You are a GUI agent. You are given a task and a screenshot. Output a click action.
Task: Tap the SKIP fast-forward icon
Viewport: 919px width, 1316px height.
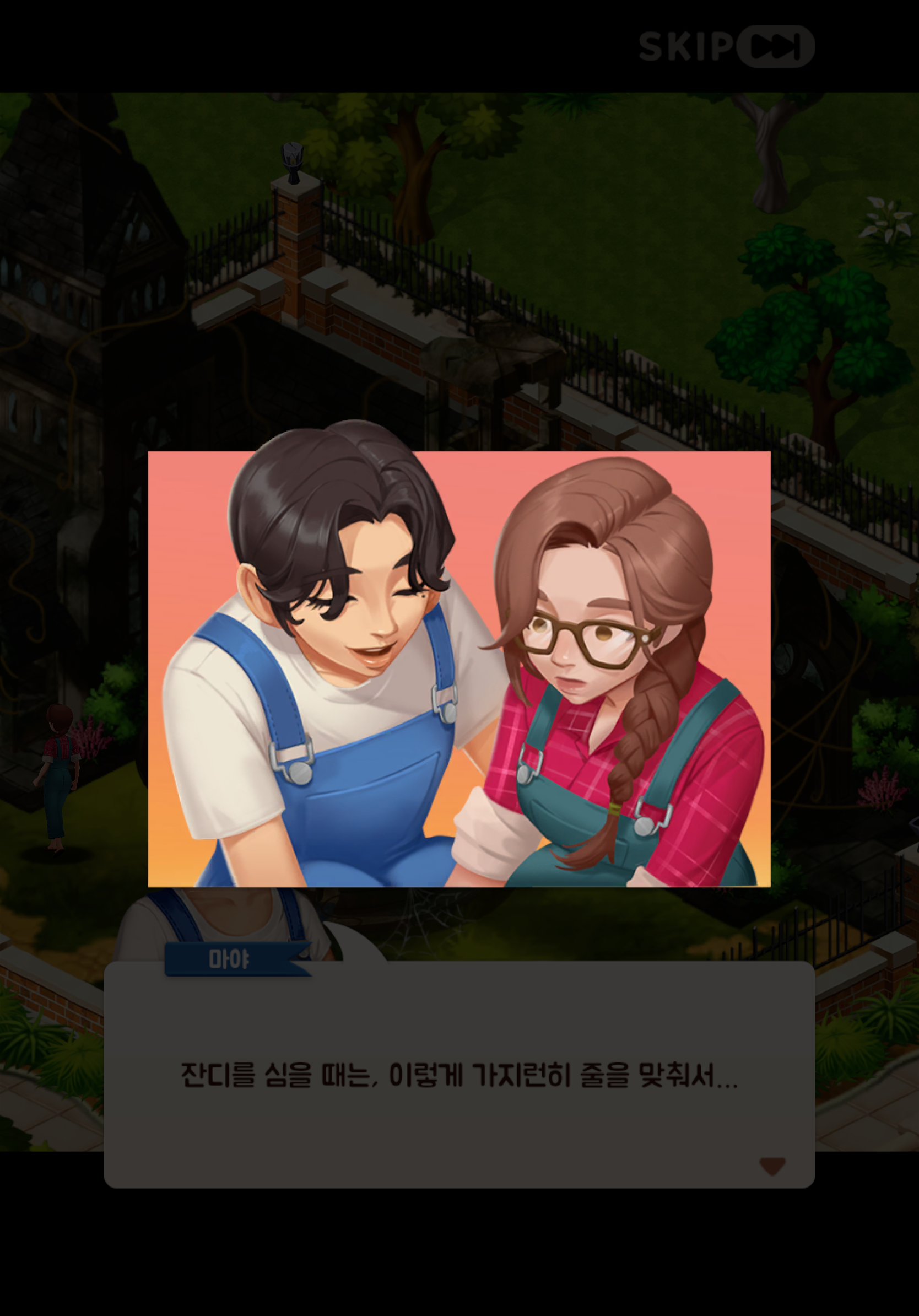pos(773,46)
